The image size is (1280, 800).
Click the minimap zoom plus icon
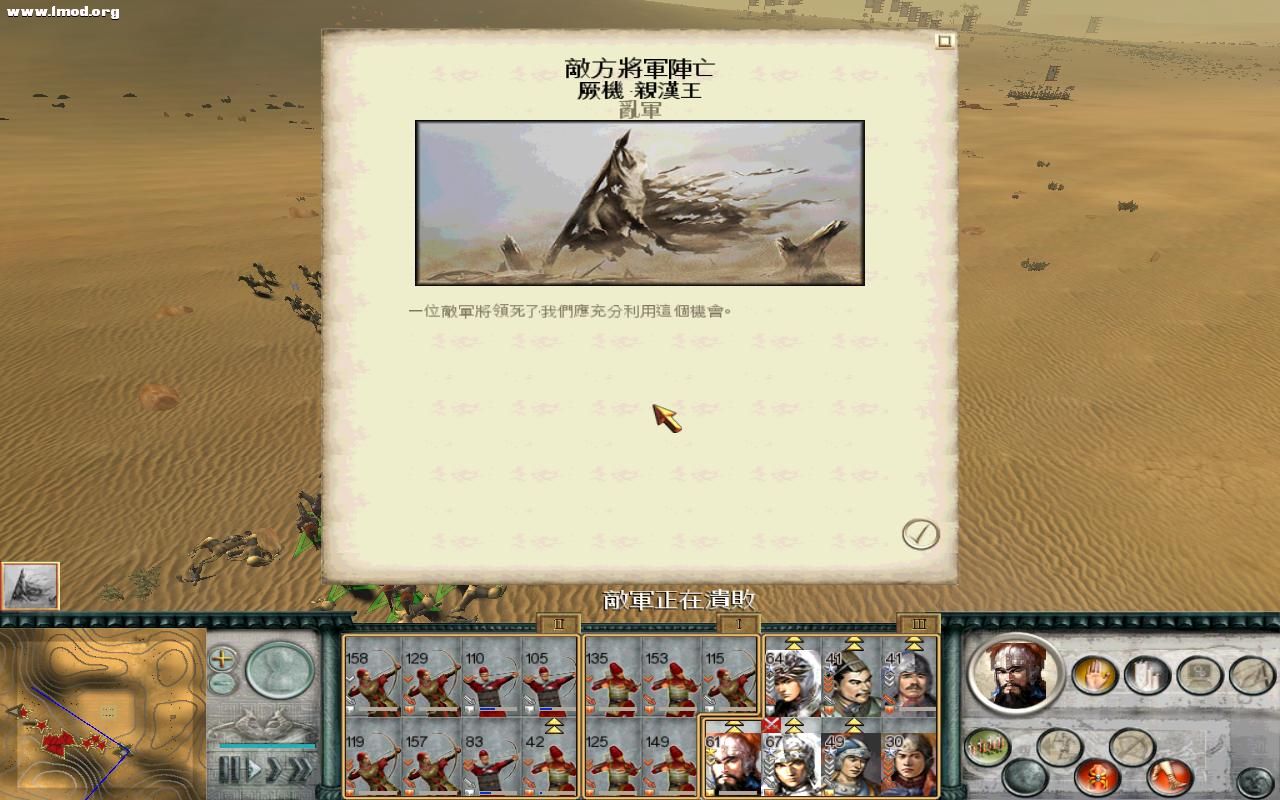[x=221, y=658]
